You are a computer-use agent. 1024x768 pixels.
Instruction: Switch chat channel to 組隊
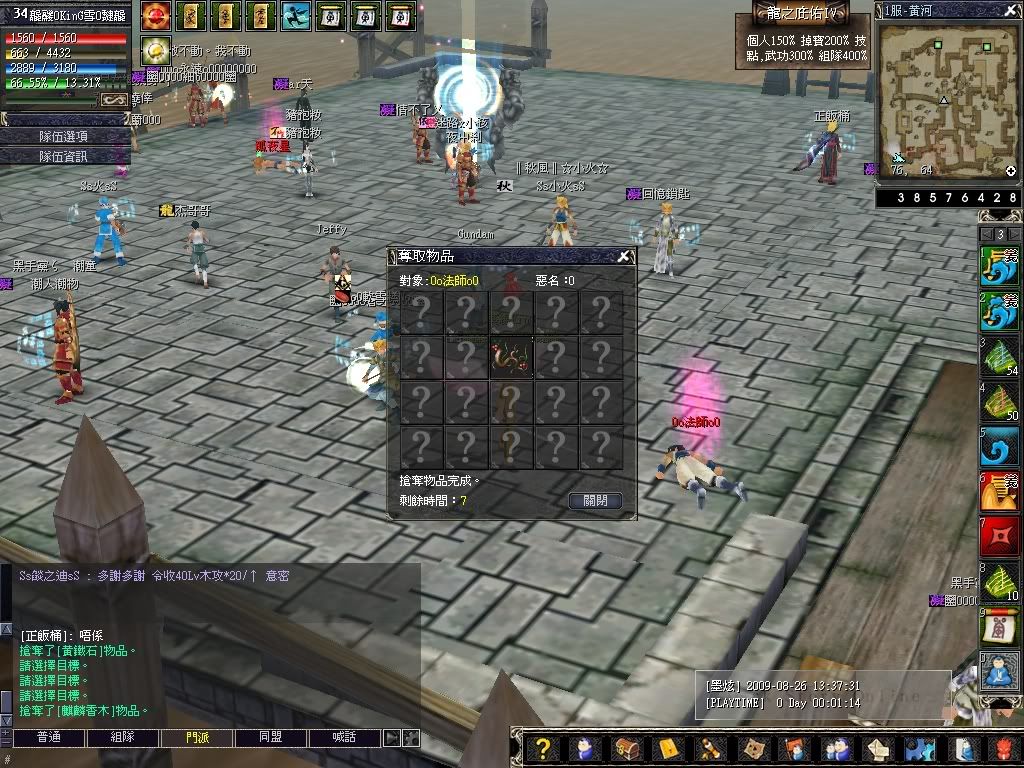pos(122,737)
